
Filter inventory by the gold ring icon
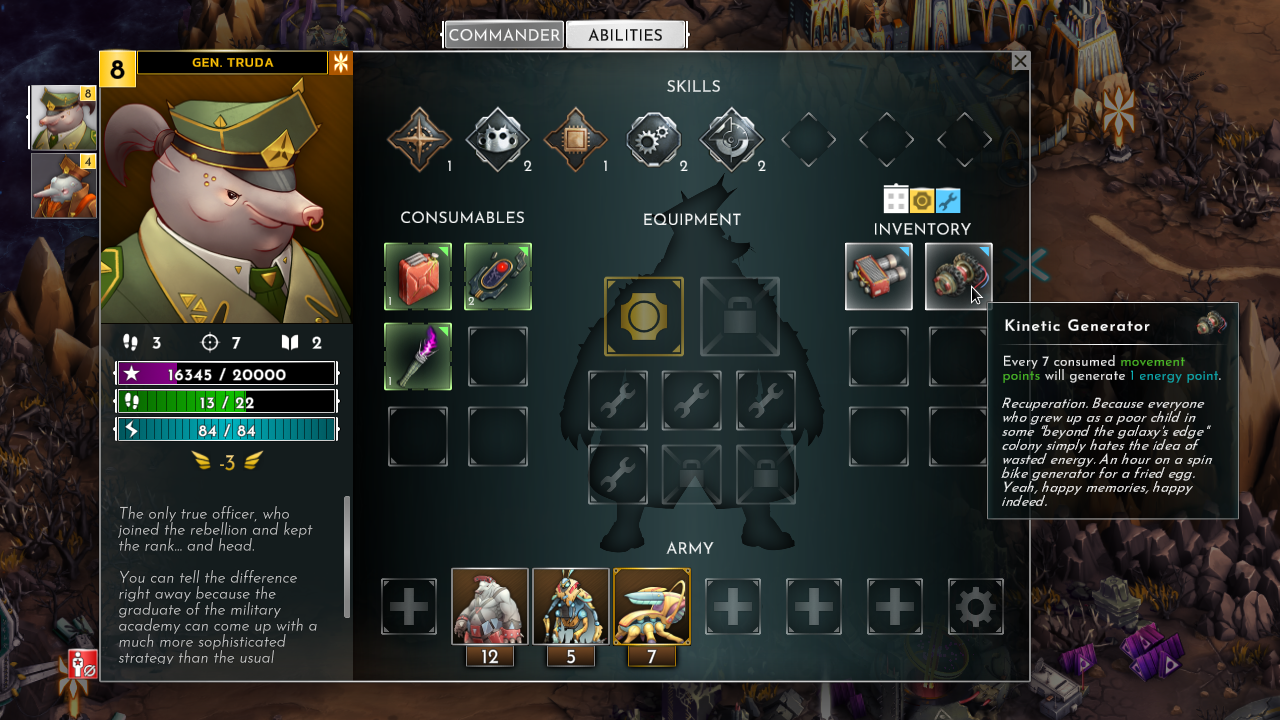922,200
